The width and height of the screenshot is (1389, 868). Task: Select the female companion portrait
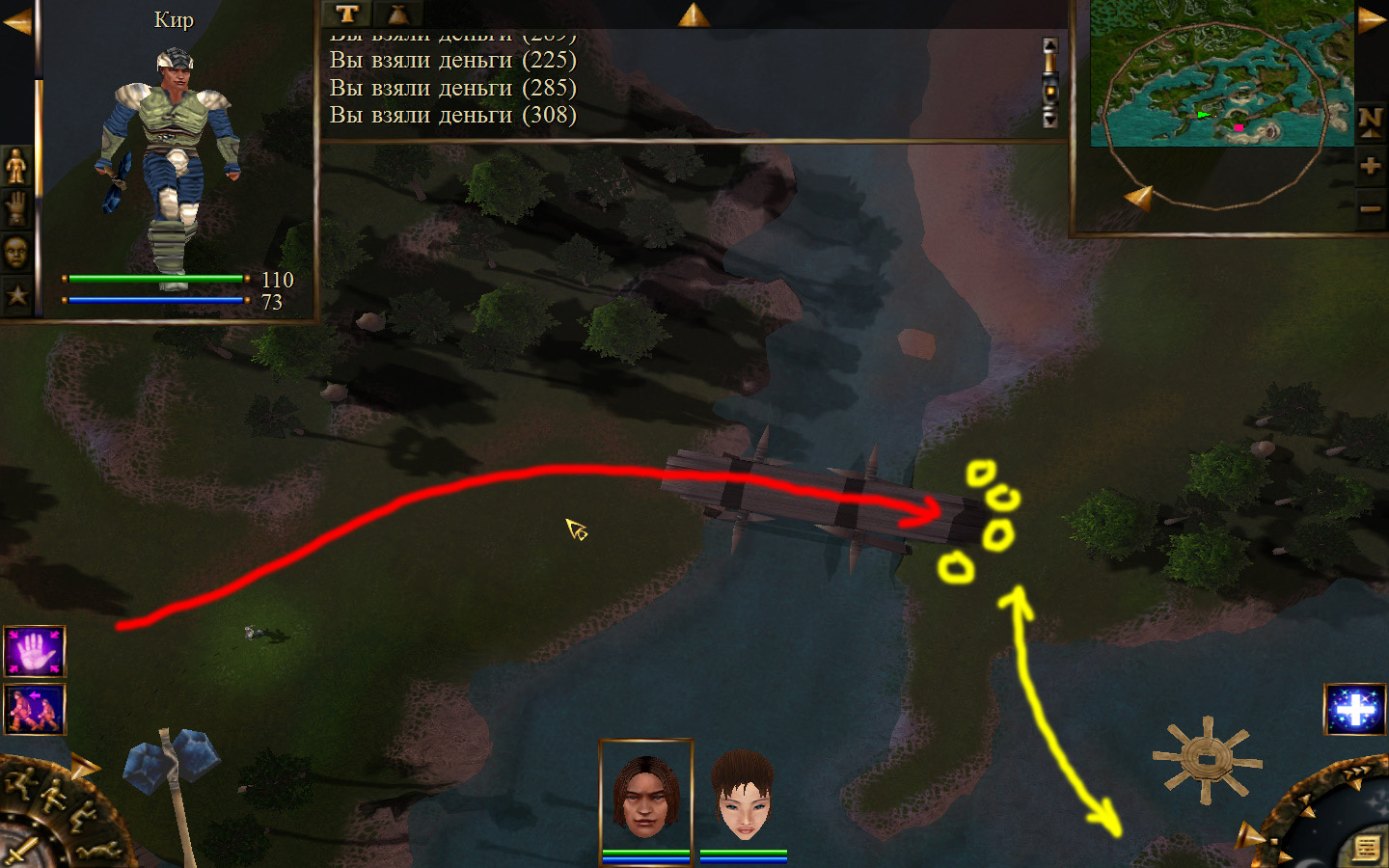(x=743, y=795)
